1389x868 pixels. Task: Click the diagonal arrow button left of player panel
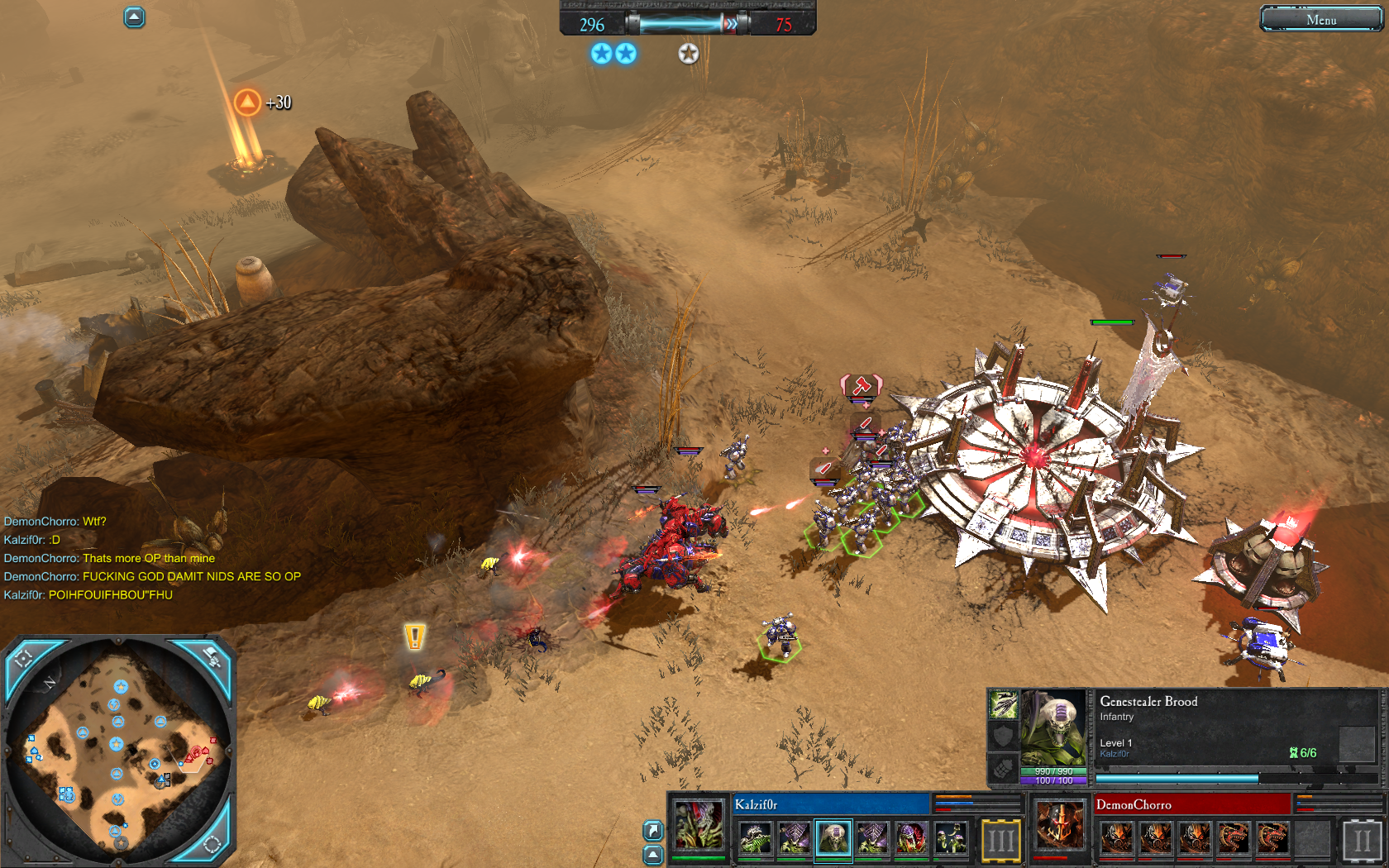tap(652, 830)
